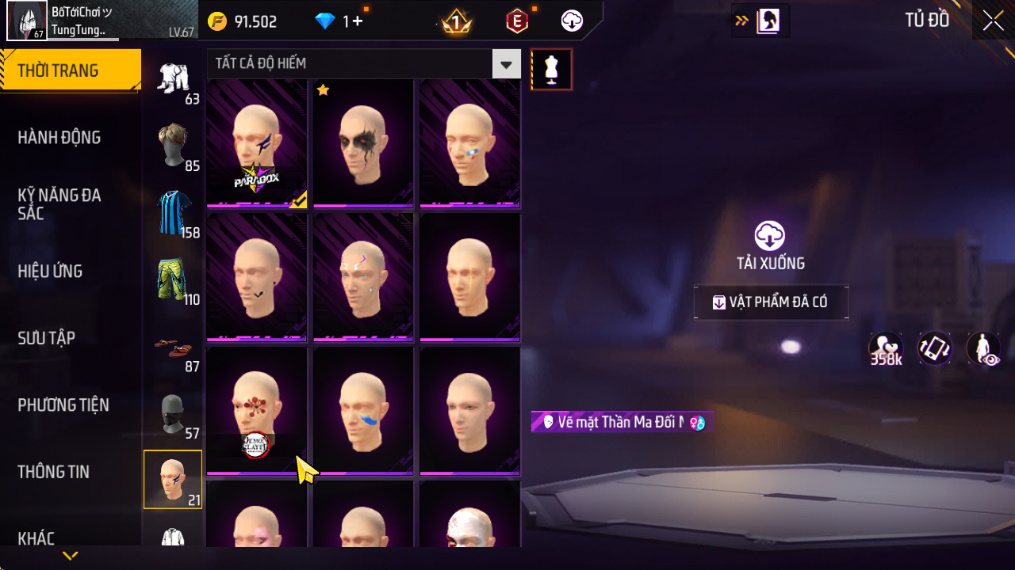Open the Kỹ Năng Đa Sắc tab
The image size is (1015, 570).
click(60, 204)
